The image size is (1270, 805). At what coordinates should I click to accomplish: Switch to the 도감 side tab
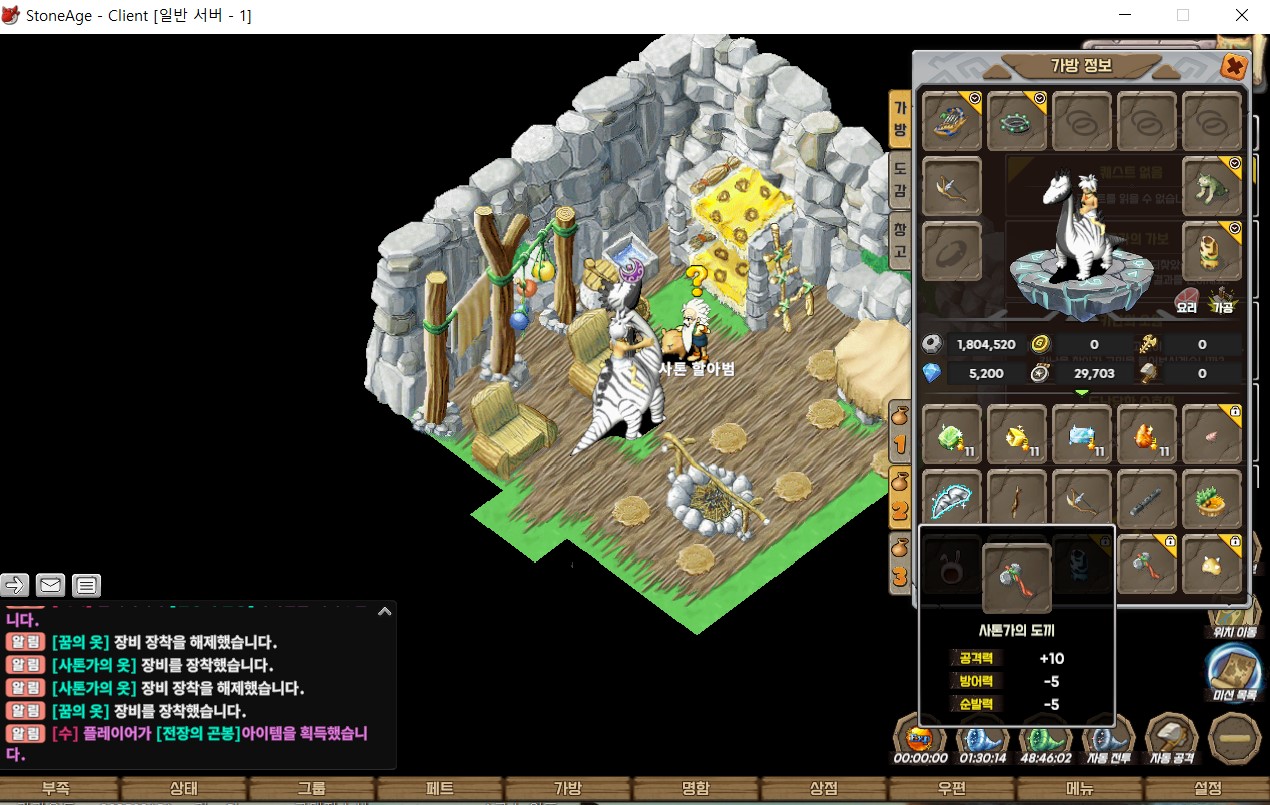point(900,180)
